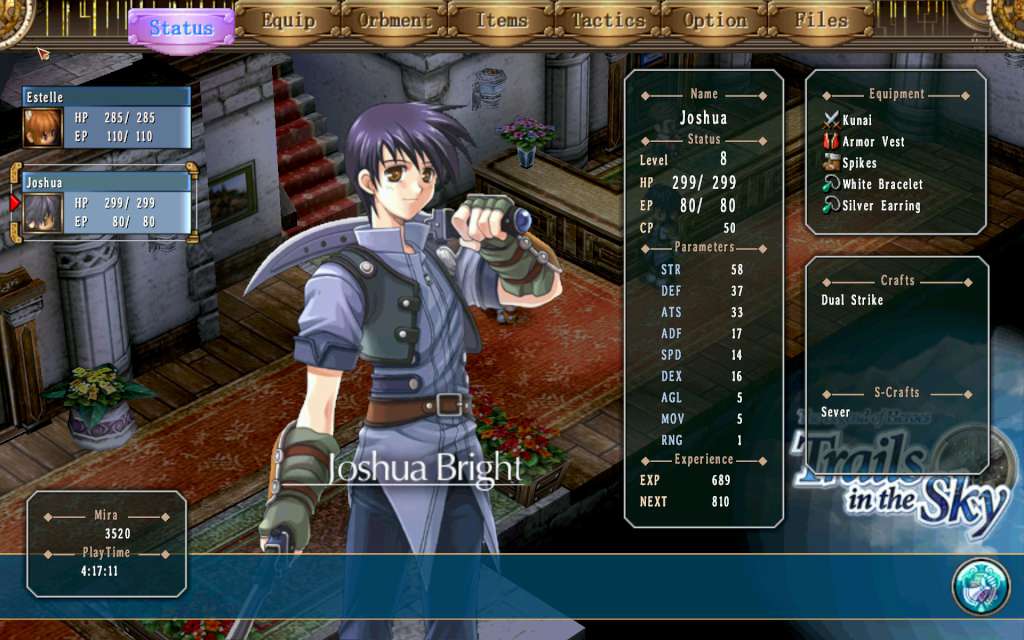1024x640 pixels.
Task: Go to the Items tab
Action: coord(501,21)
